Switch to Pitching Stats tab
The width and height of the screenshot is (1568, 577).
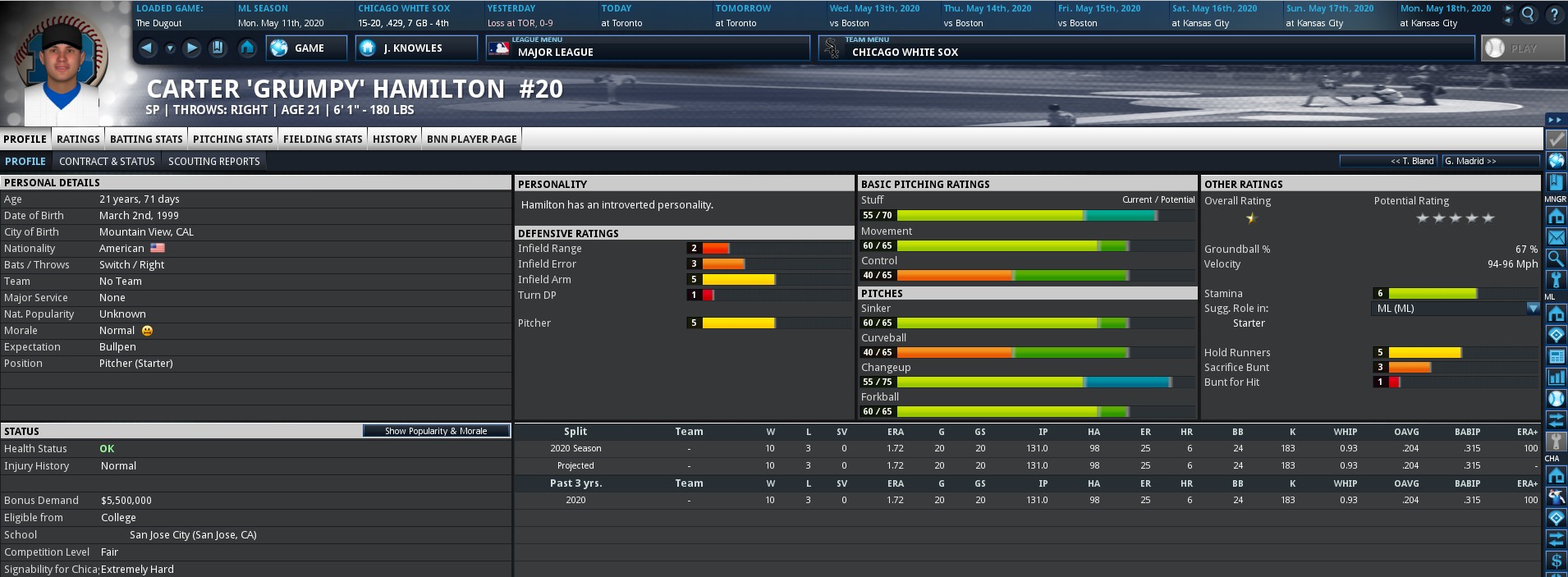(x=232, y=139)
